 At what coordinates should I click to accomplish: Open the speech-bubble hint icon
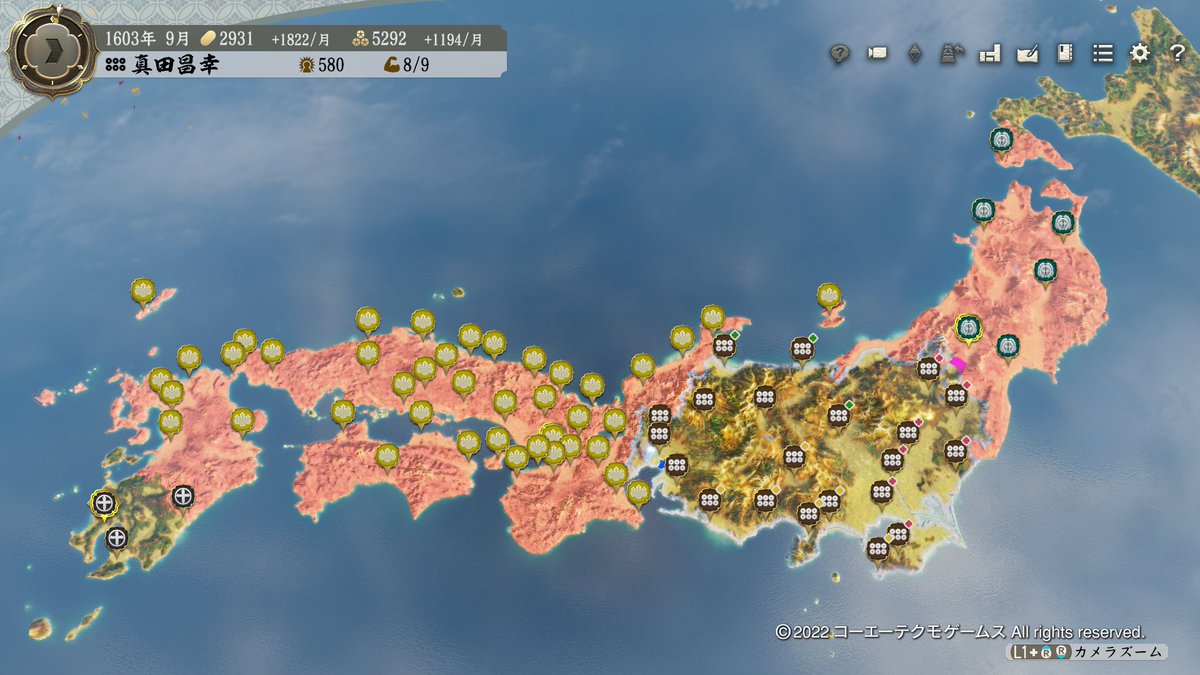pyautogui.click(x=840, y=54)
